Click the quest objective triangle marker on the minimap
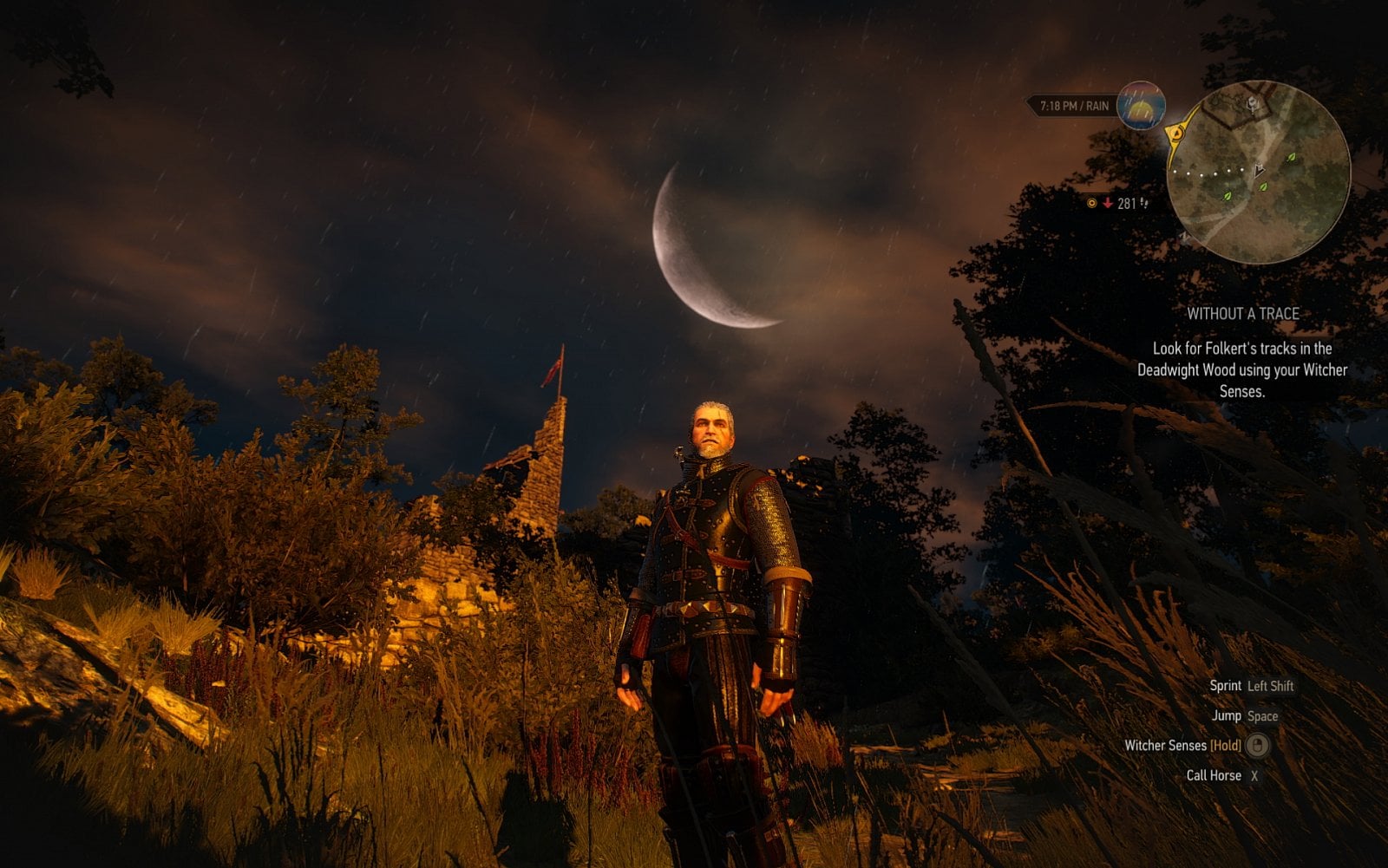The image size is (1388, 868). [1258, 169]
